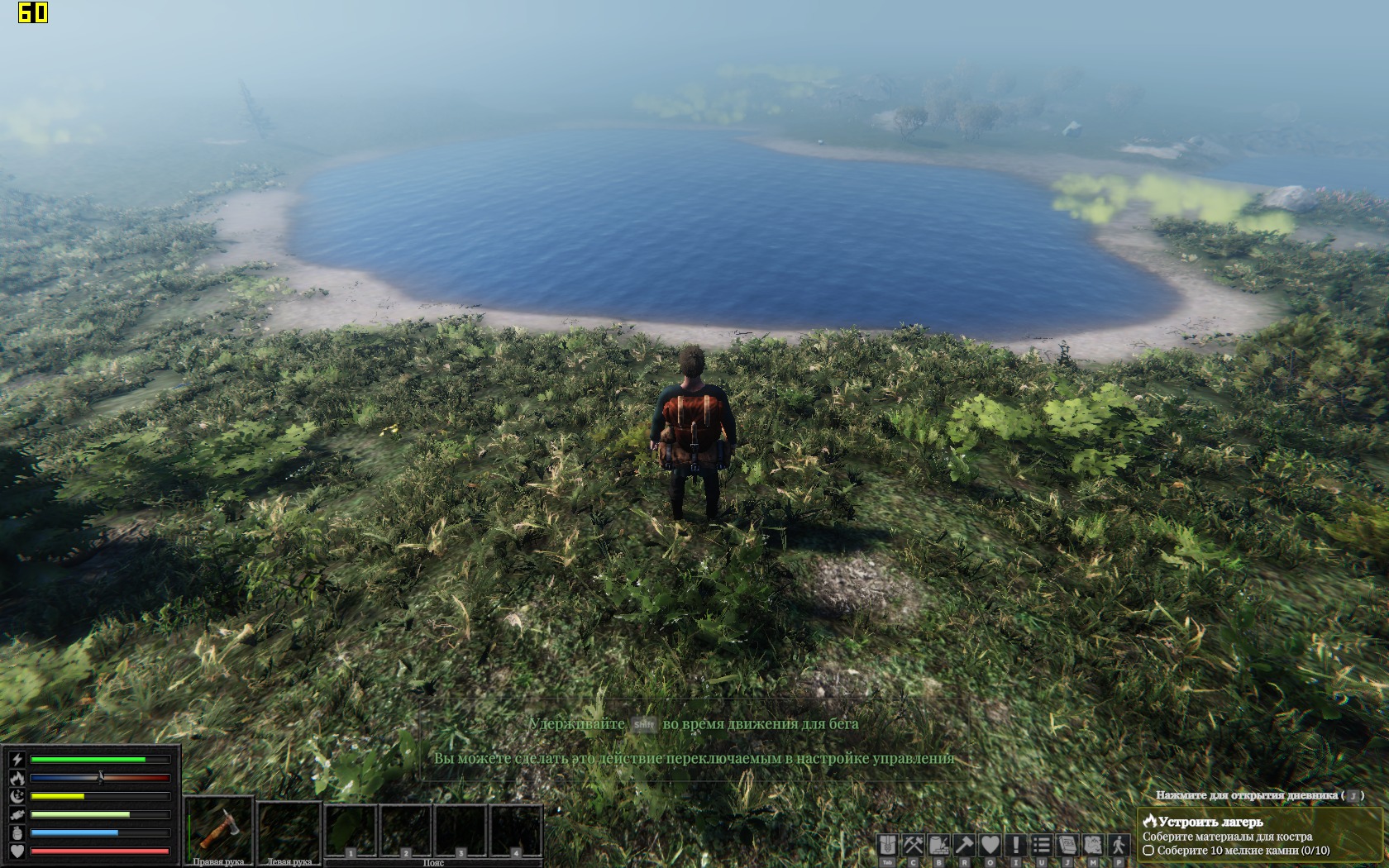
Task: Open the map icon
Action: [1093, 845]
